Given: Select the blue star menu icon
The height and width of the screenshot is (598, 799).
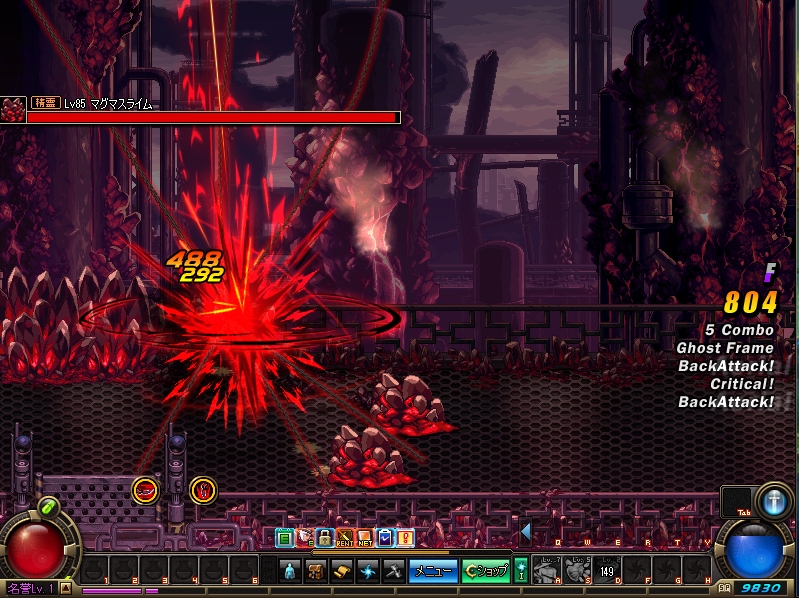Looking at the screenshot, I should click(x=368, y=571).
